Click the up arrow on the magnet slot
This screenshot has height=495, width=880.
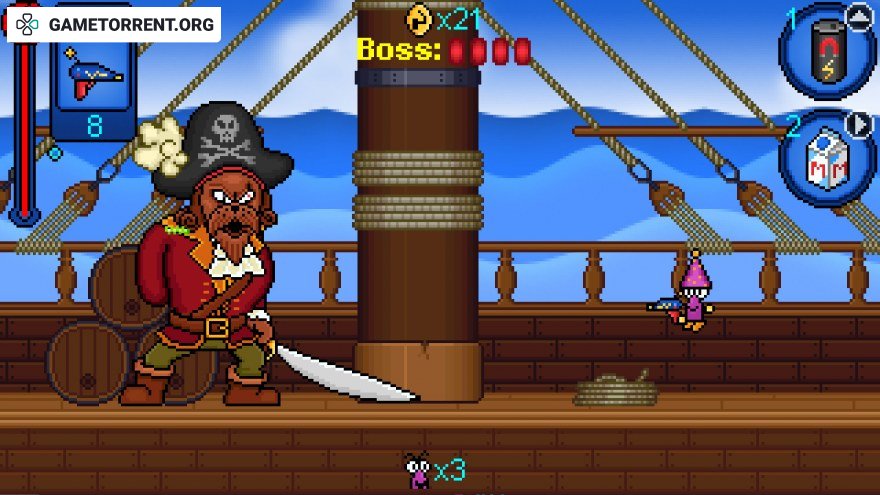click(x=858, y=15)
